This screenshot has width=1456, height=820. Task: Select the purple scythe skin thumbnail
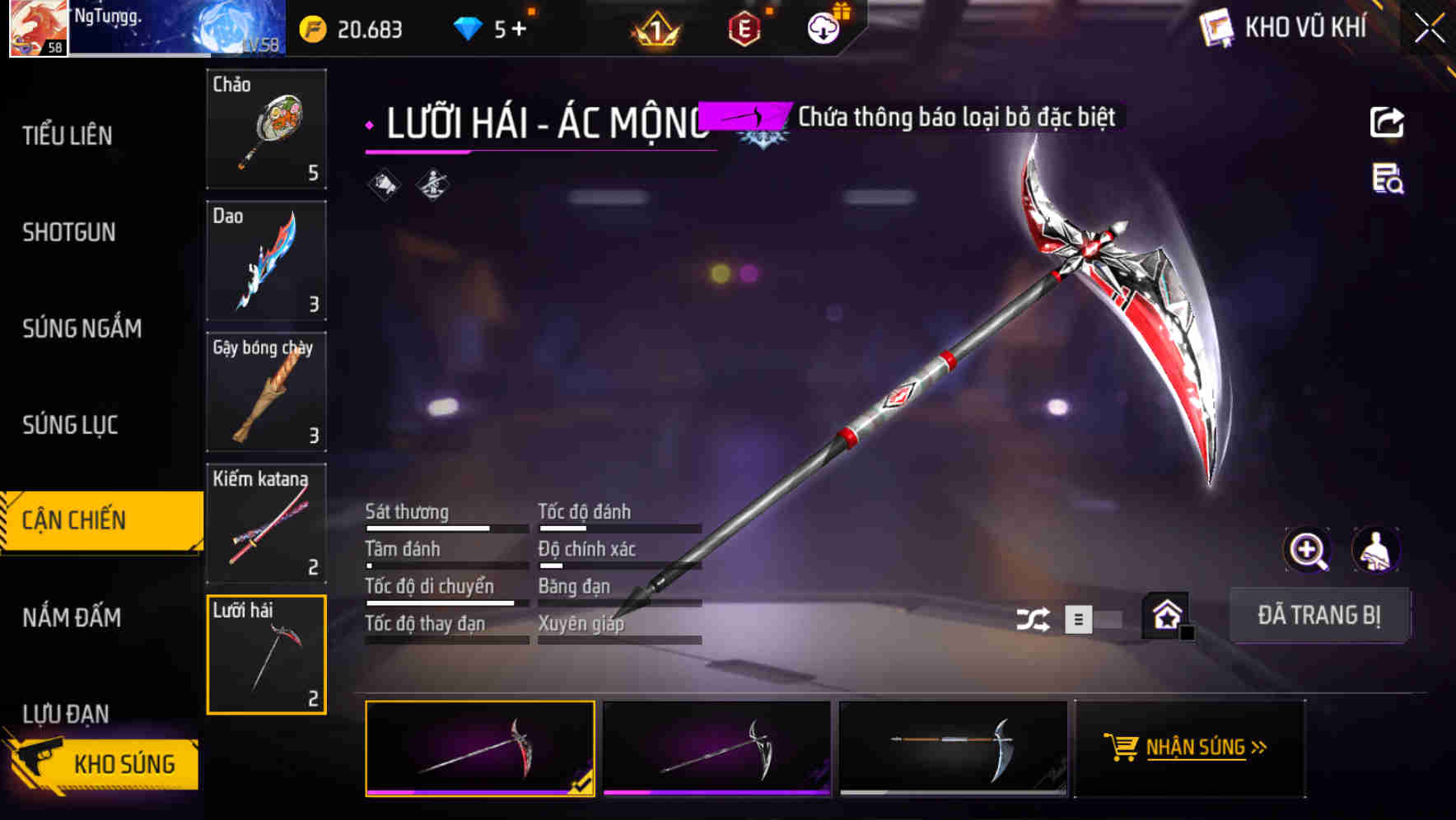(716, 749)
